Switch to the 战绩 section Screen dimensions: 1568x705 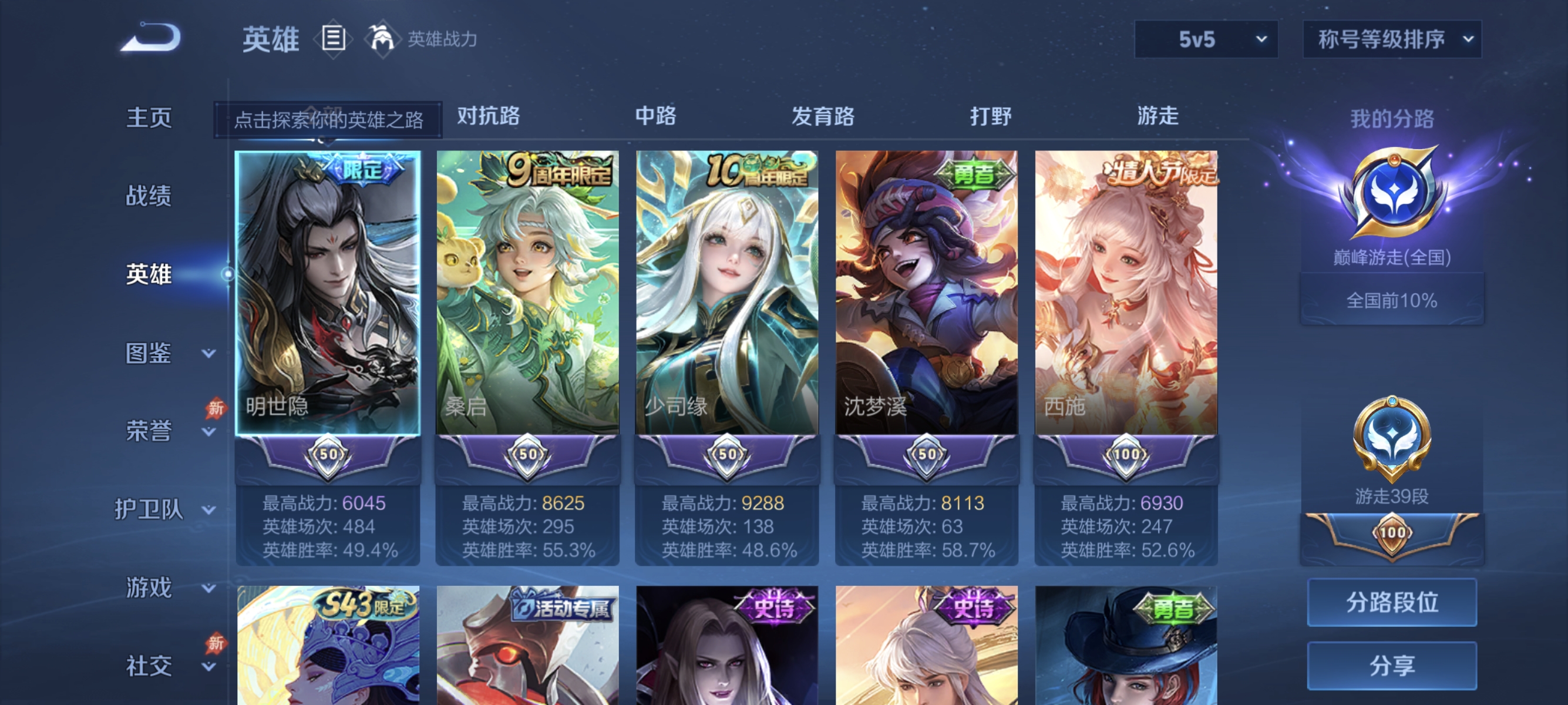[x=148, y=197]
